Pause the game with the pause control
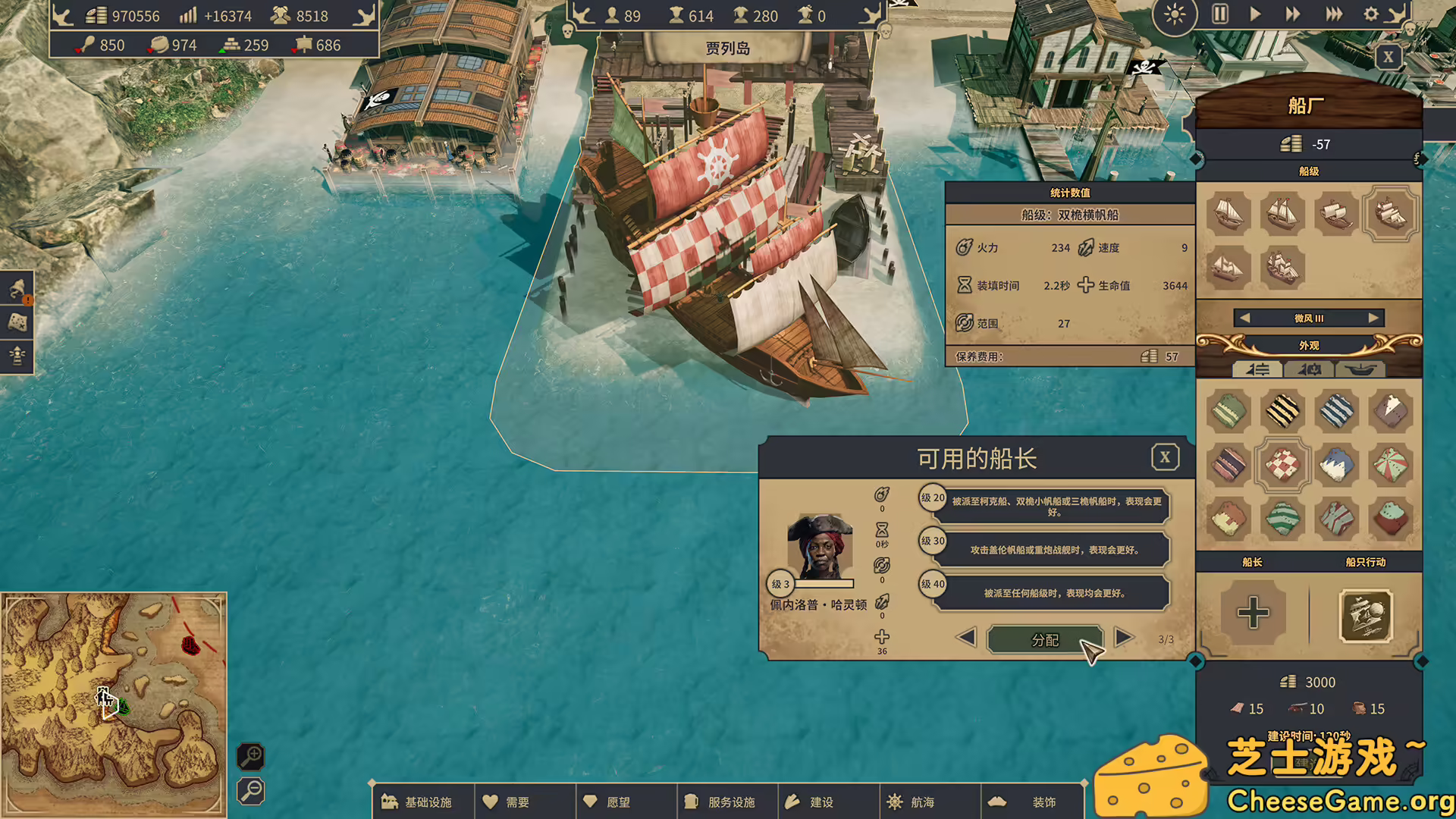The image size is (1456, 819). [x=1220, y=14]
